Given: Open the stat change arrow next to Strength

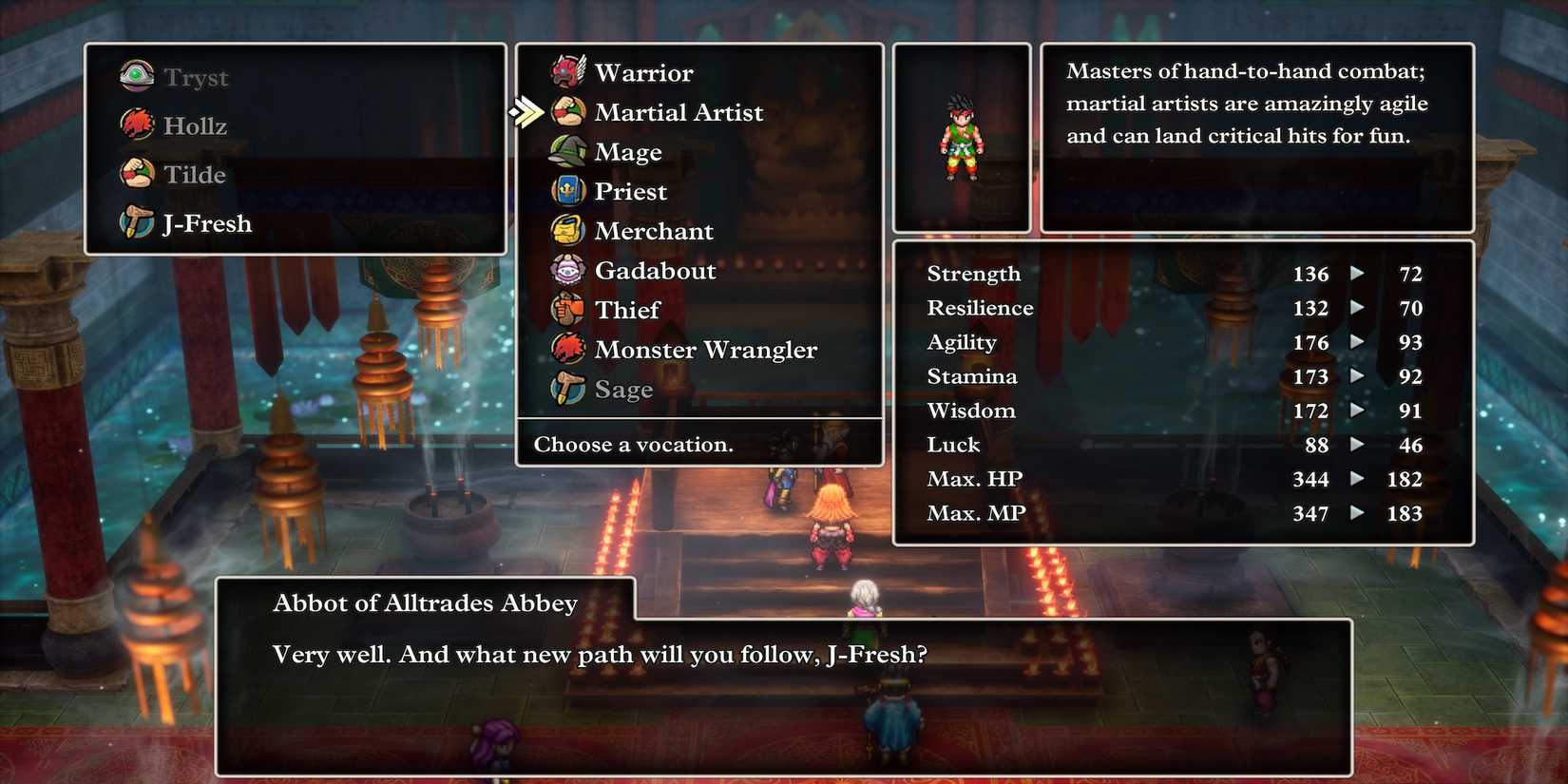Looking at the screenshot, I should tap(1357, 275).
